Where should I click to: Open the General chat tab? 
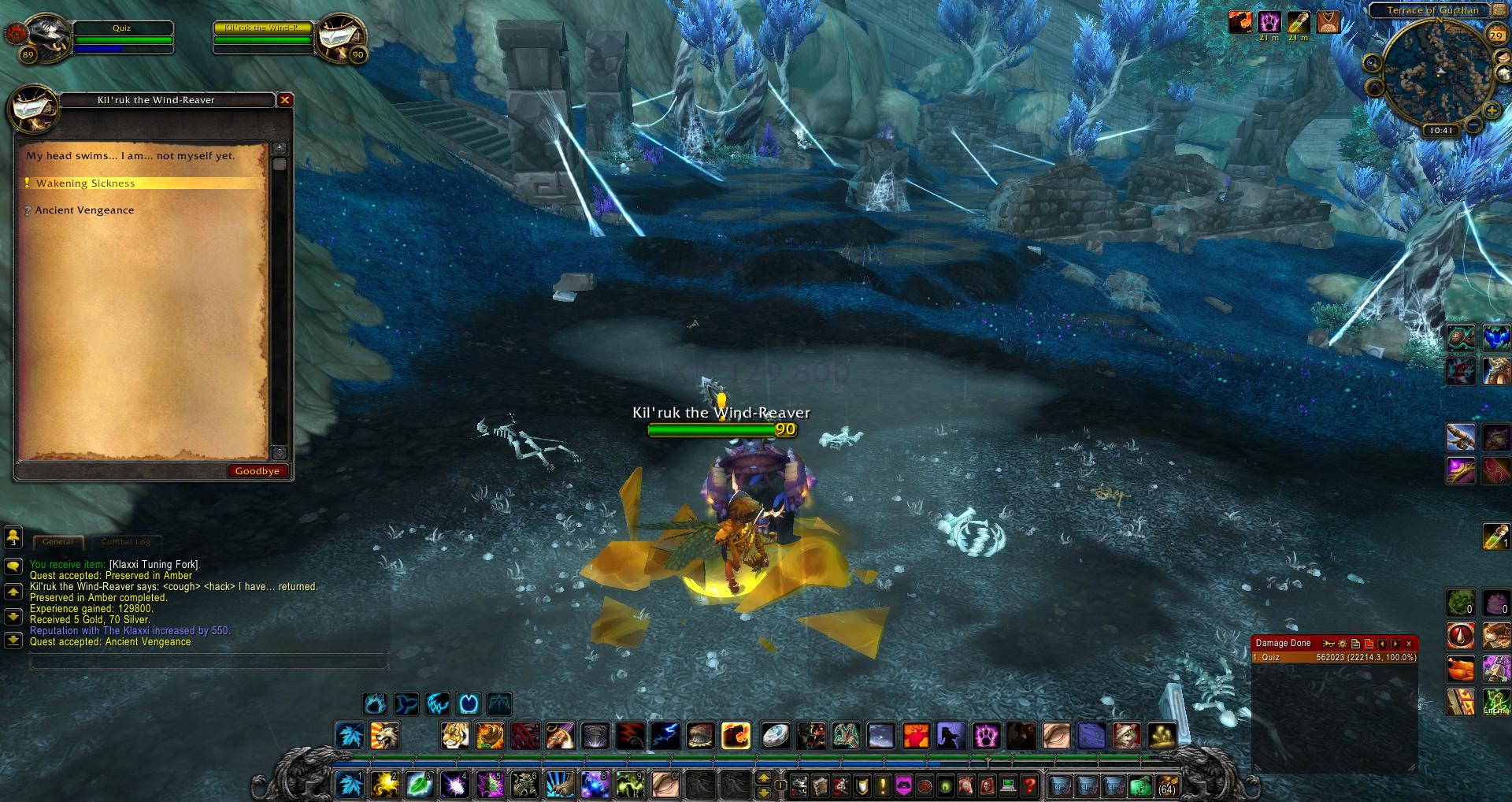(x=57, y=542)
